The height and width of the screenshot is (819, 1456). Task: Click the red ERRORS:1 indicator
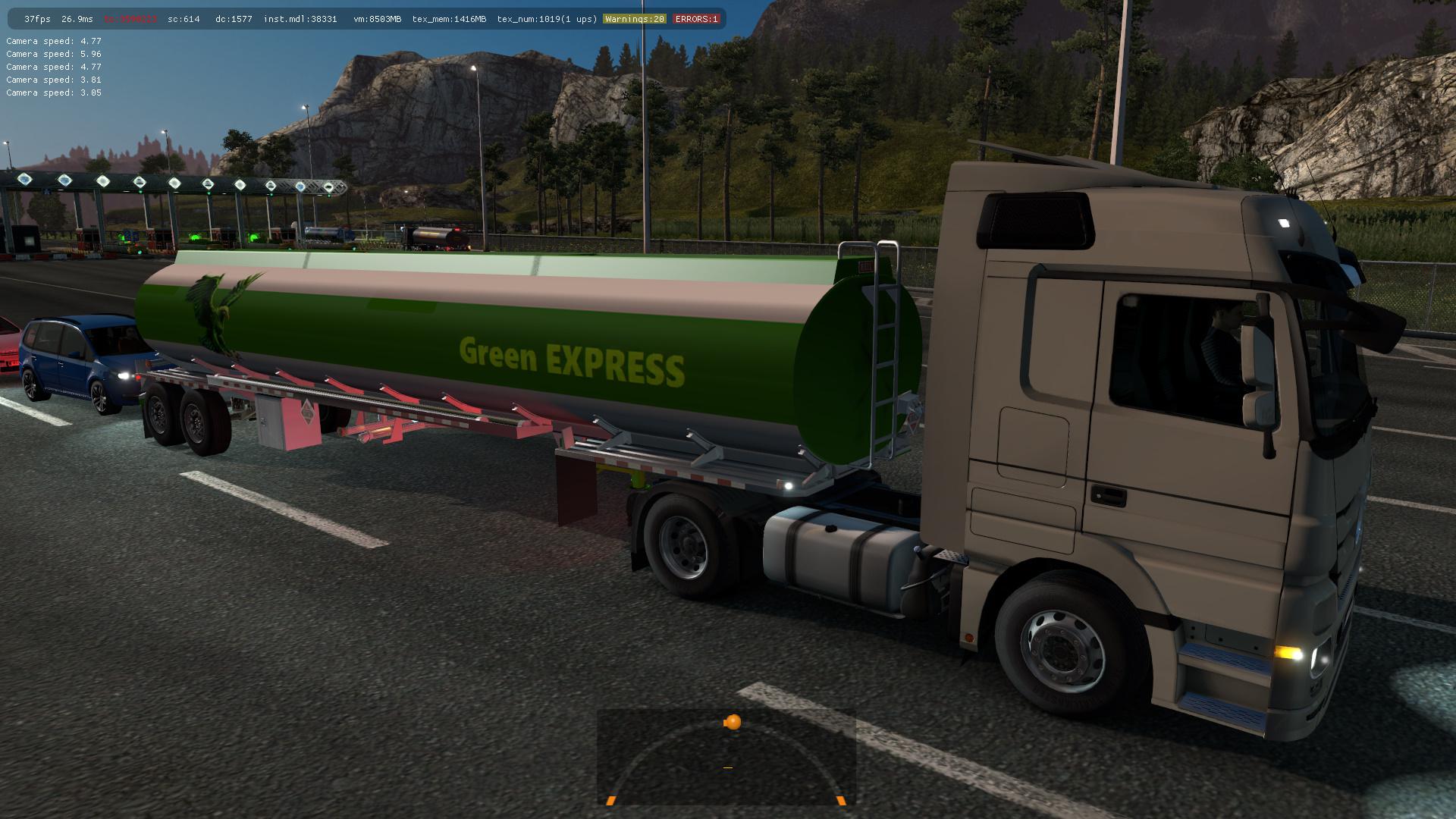[696, 19]
